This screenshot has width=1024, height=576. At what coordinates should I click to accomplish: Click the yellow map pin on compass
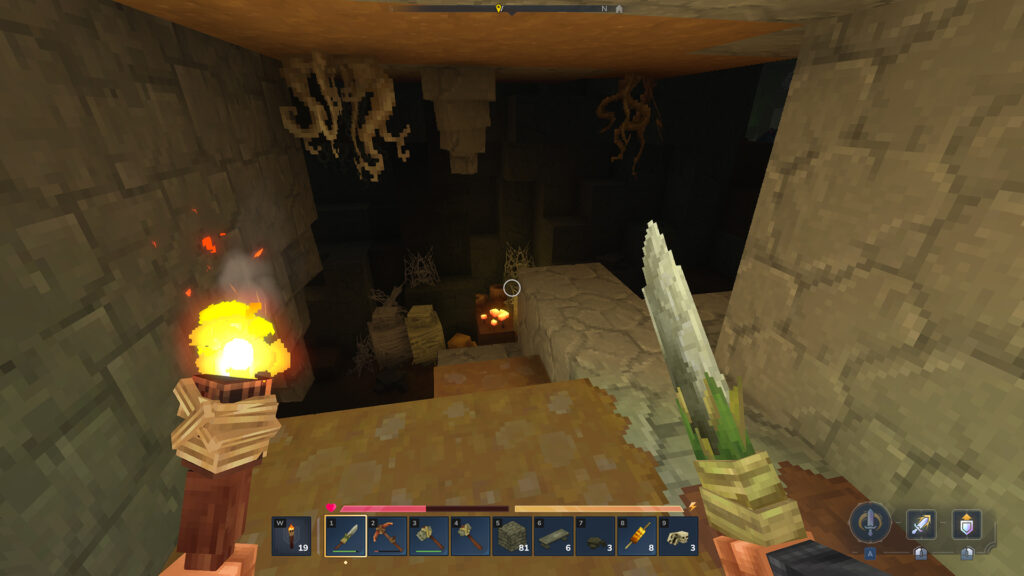click(x=499, y=8)
